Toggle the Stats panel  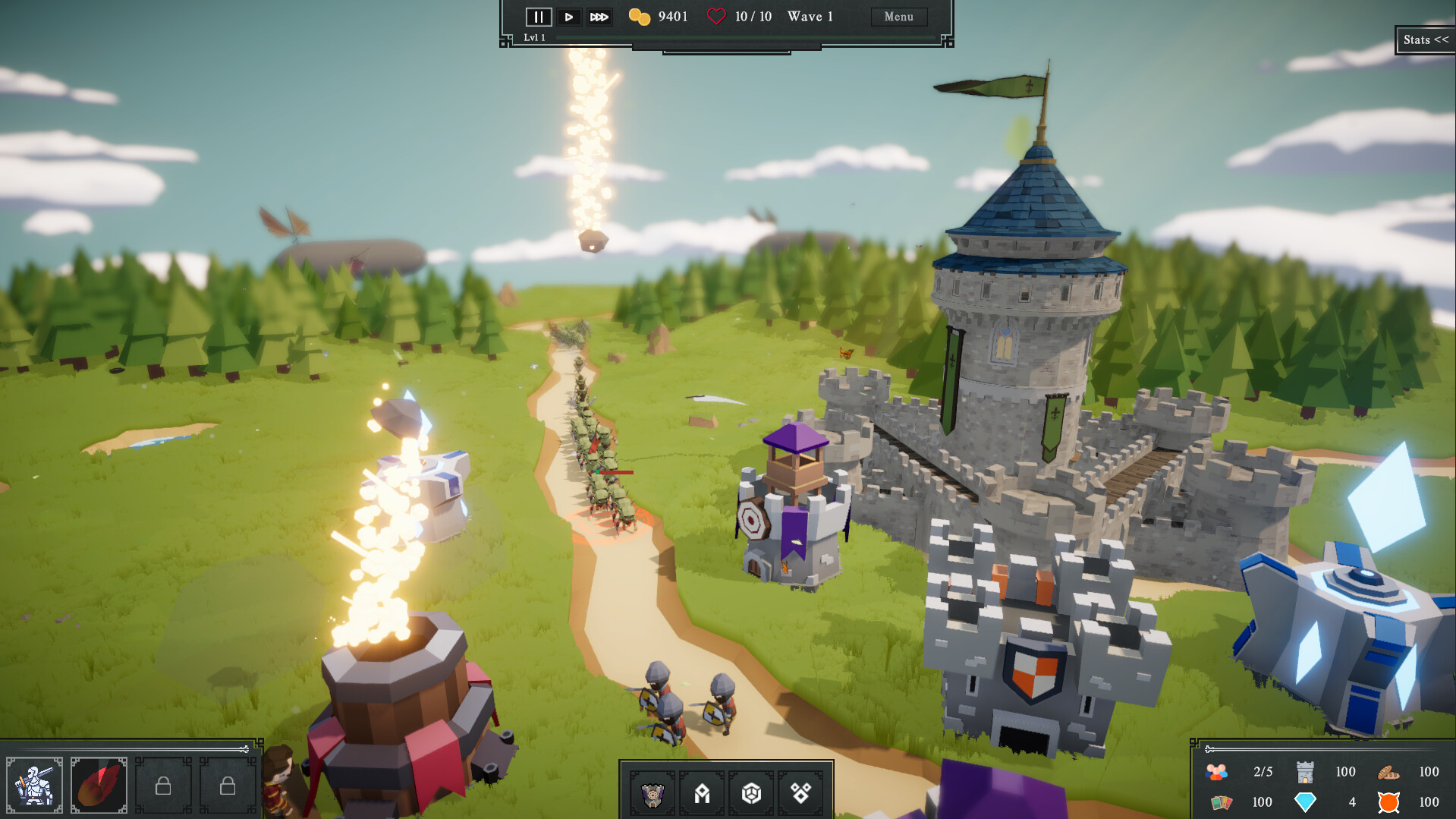[1425, 40]
